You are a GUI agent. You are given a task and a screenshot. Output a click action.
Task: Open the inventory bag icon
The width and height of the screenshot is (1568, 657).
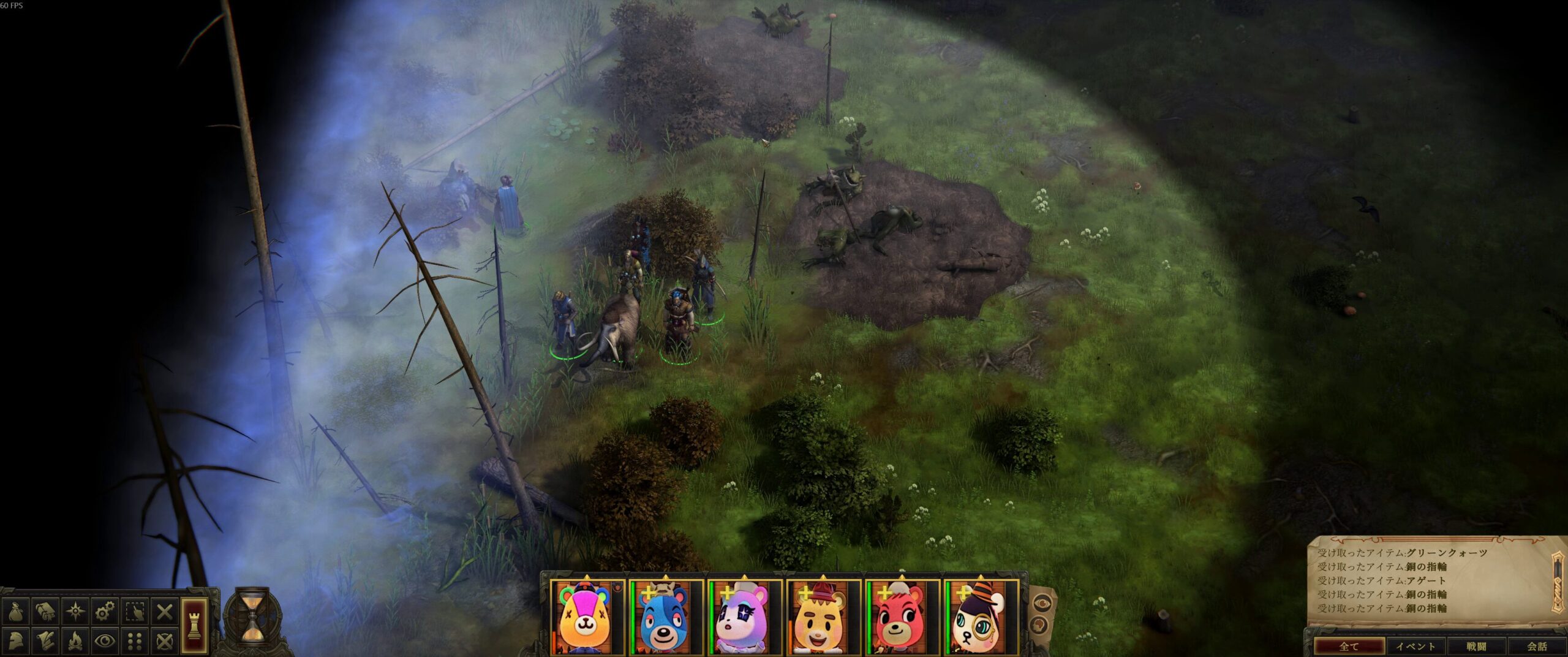coord(15,611)
